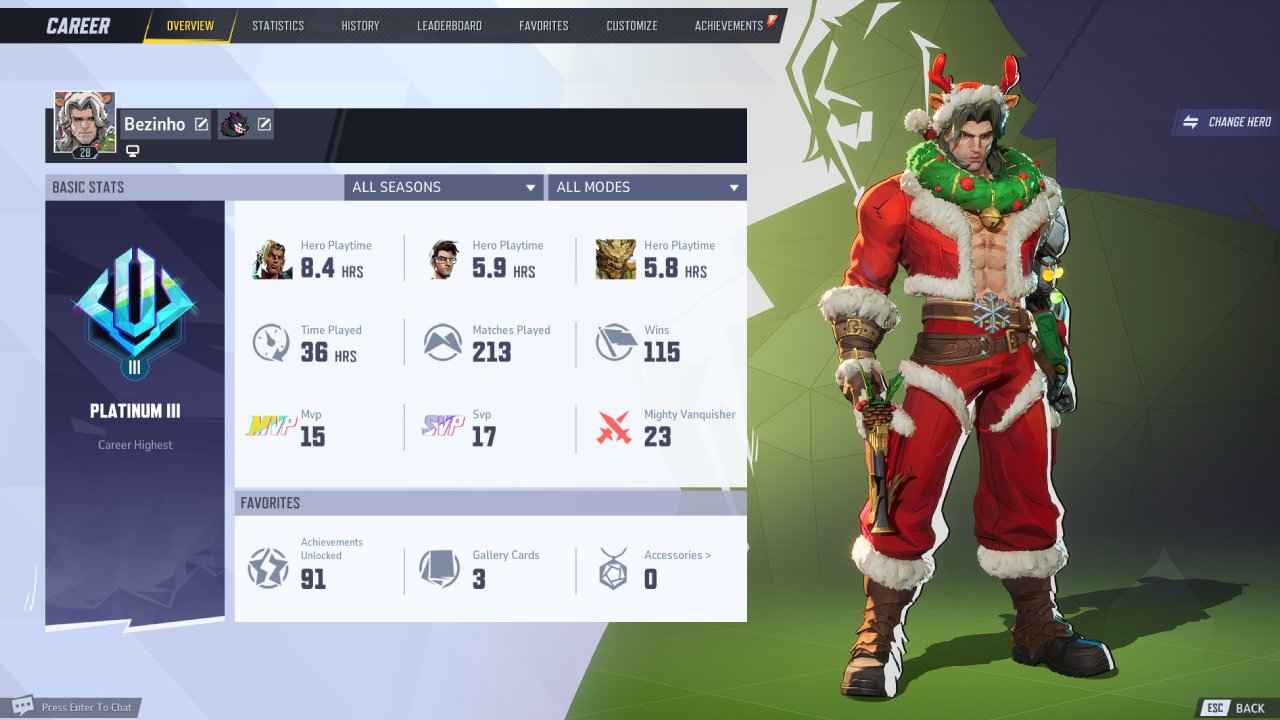Click the Time Played clock icon
Viewport: 1280px width, 720px height.
(x=270, y=343)
